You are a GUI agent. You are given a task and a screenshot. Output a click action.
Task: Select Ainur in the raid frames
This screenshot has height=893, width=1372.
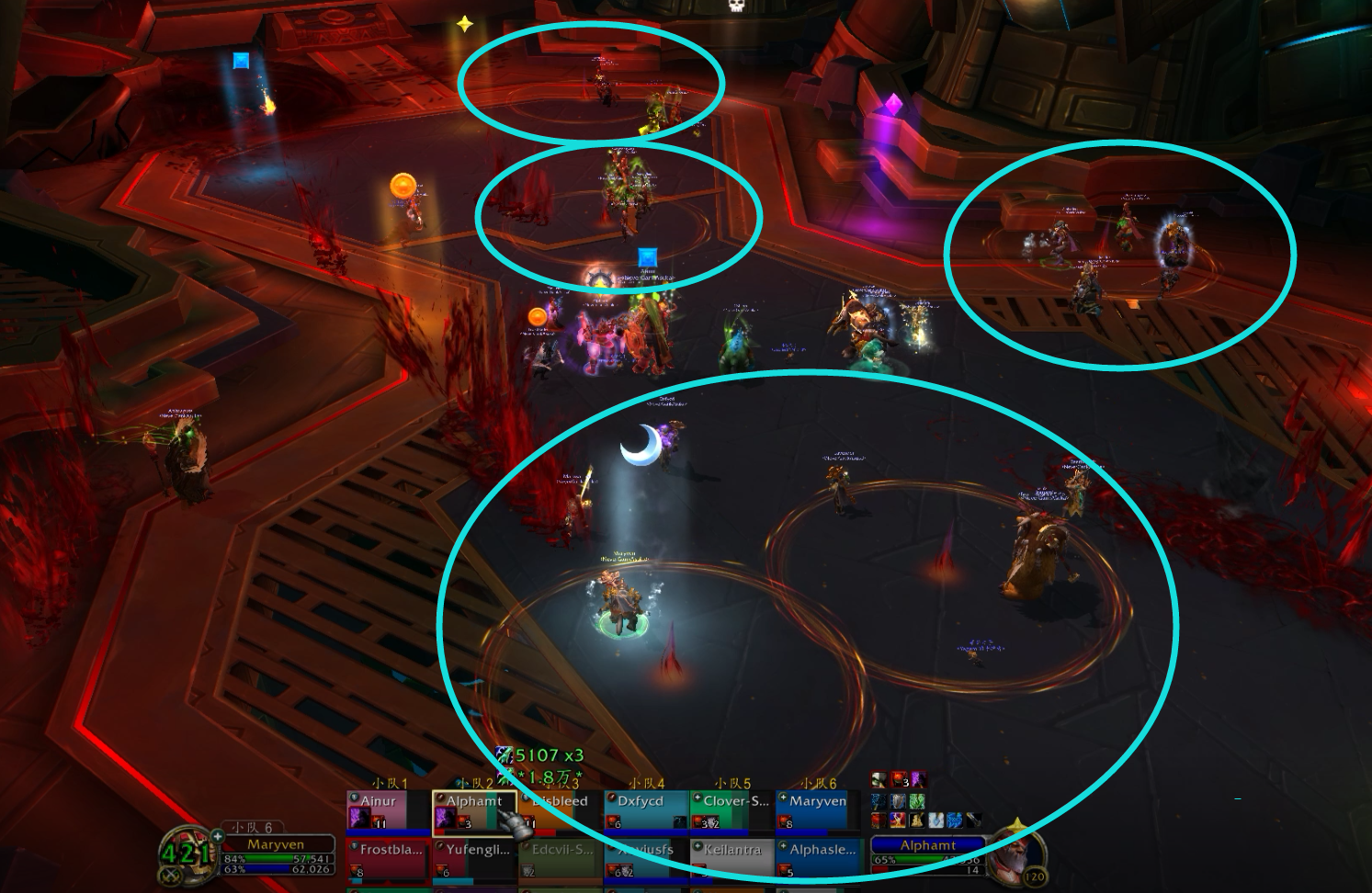389,810
